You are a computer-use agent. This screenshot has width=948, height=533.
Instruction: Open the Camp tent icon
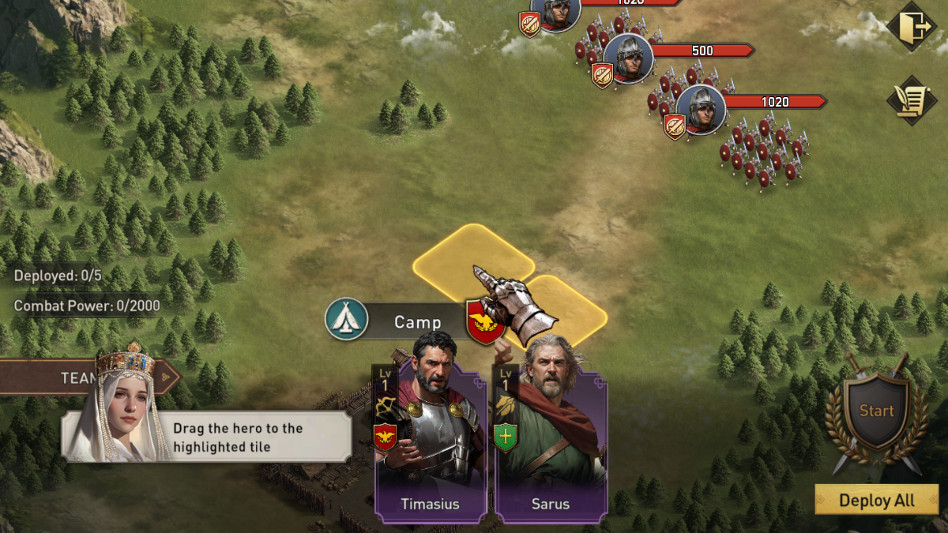point(346,320)
